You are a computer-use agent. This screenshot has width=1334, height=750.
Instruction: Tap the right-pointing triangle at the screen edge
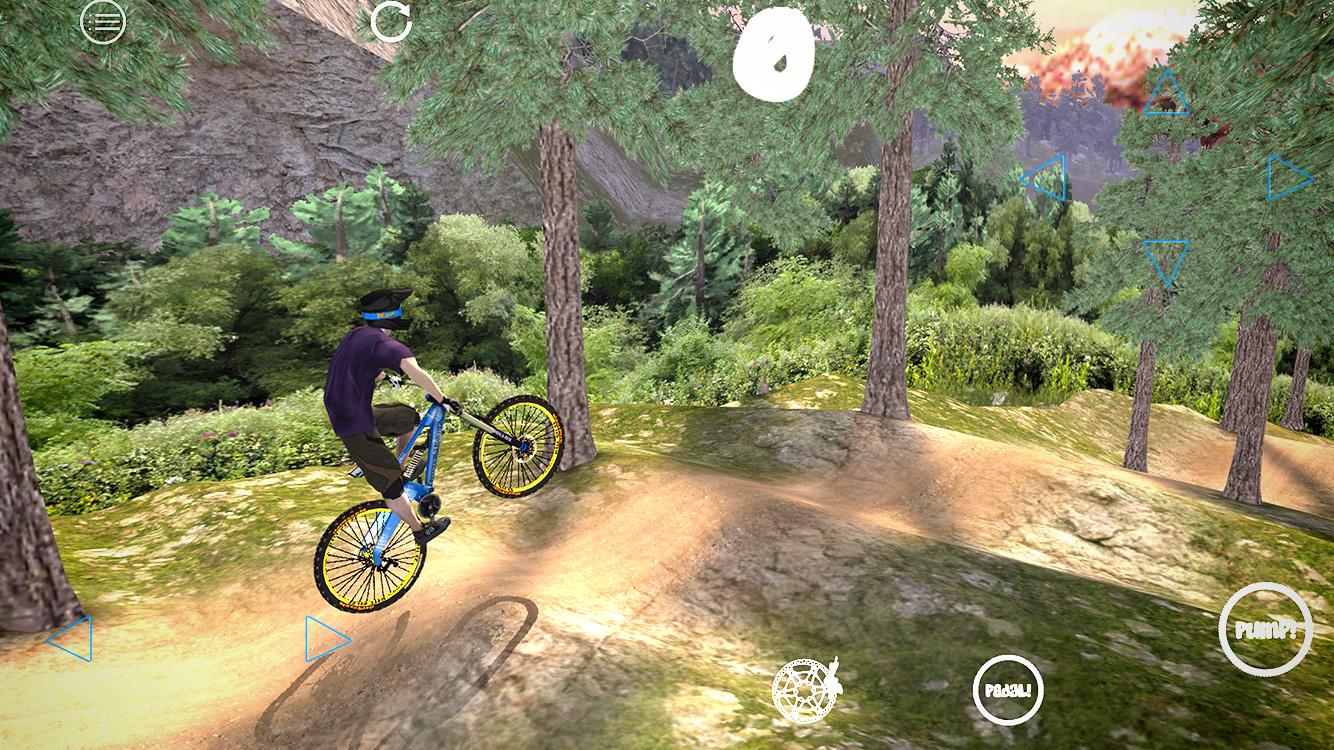[x=1283, y=176]
